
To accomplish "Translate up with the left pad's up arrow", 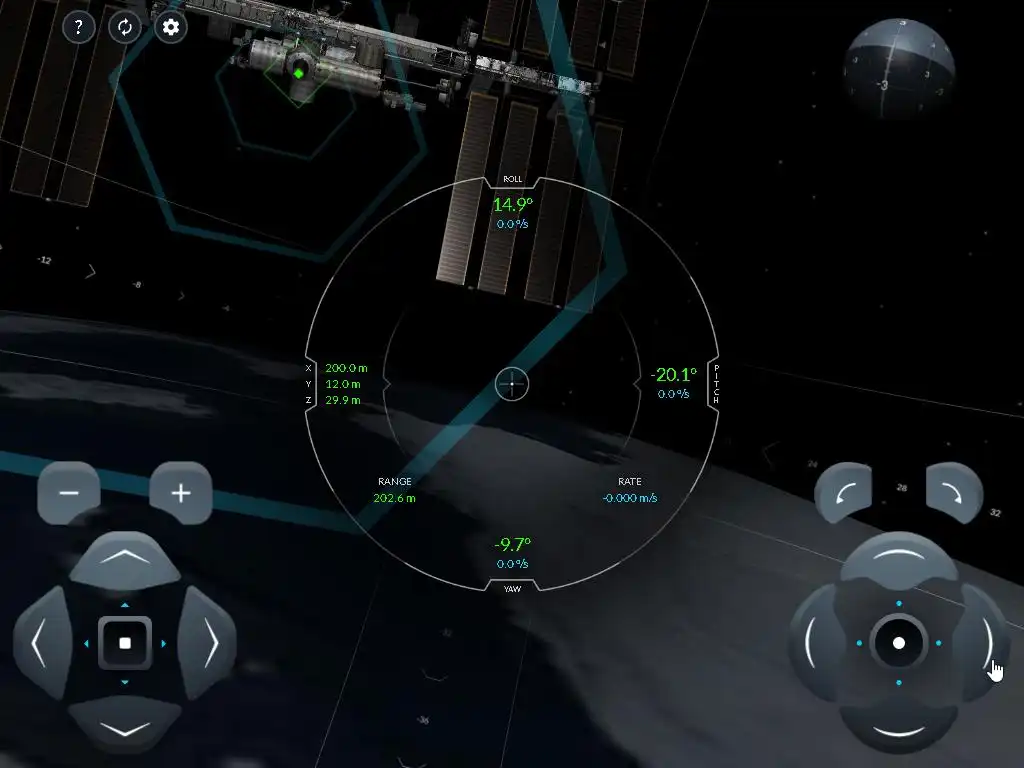I will point(124,561).
